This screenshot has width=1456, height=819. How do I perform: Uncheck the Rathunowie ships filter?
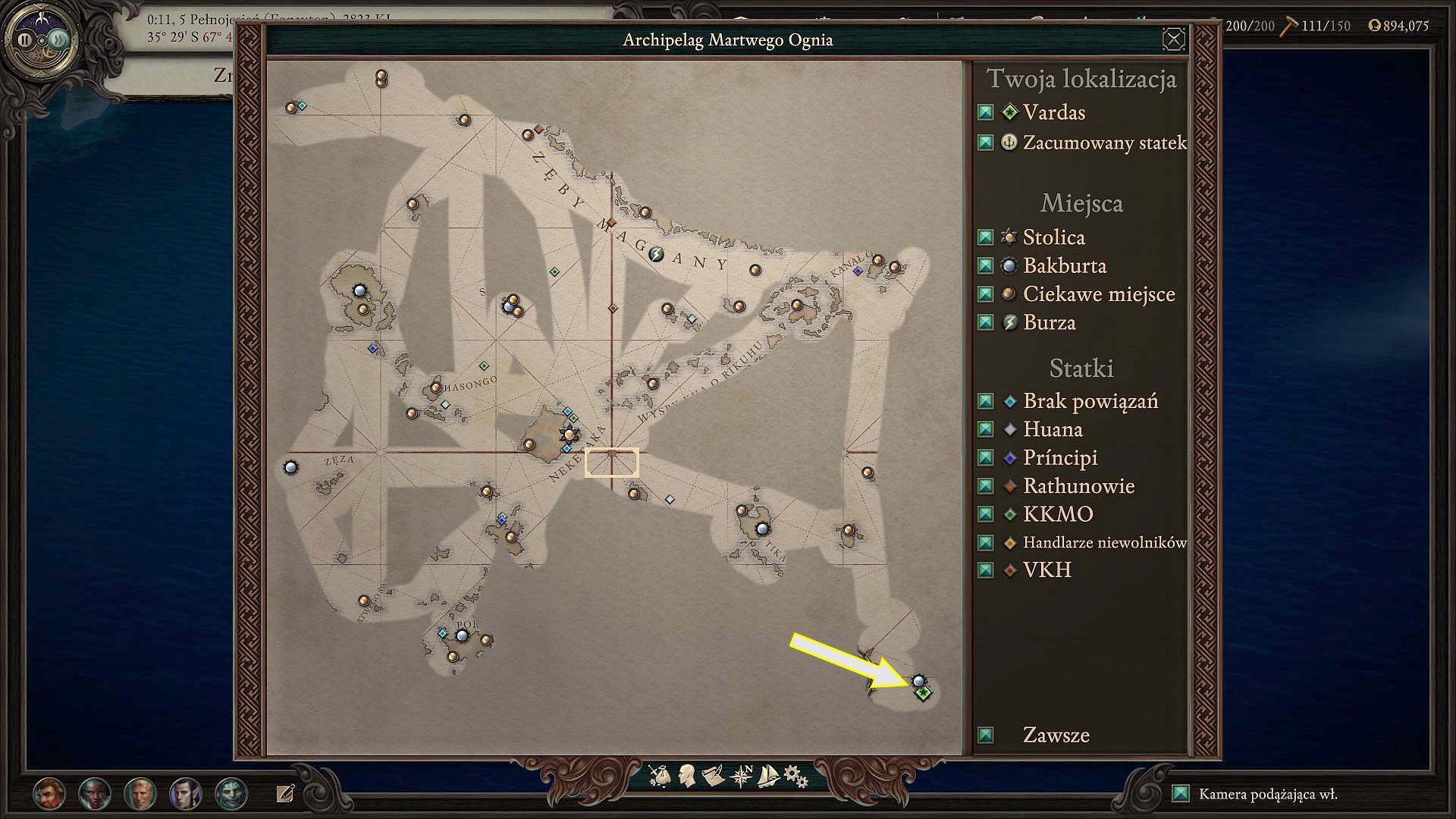point(985,486)
